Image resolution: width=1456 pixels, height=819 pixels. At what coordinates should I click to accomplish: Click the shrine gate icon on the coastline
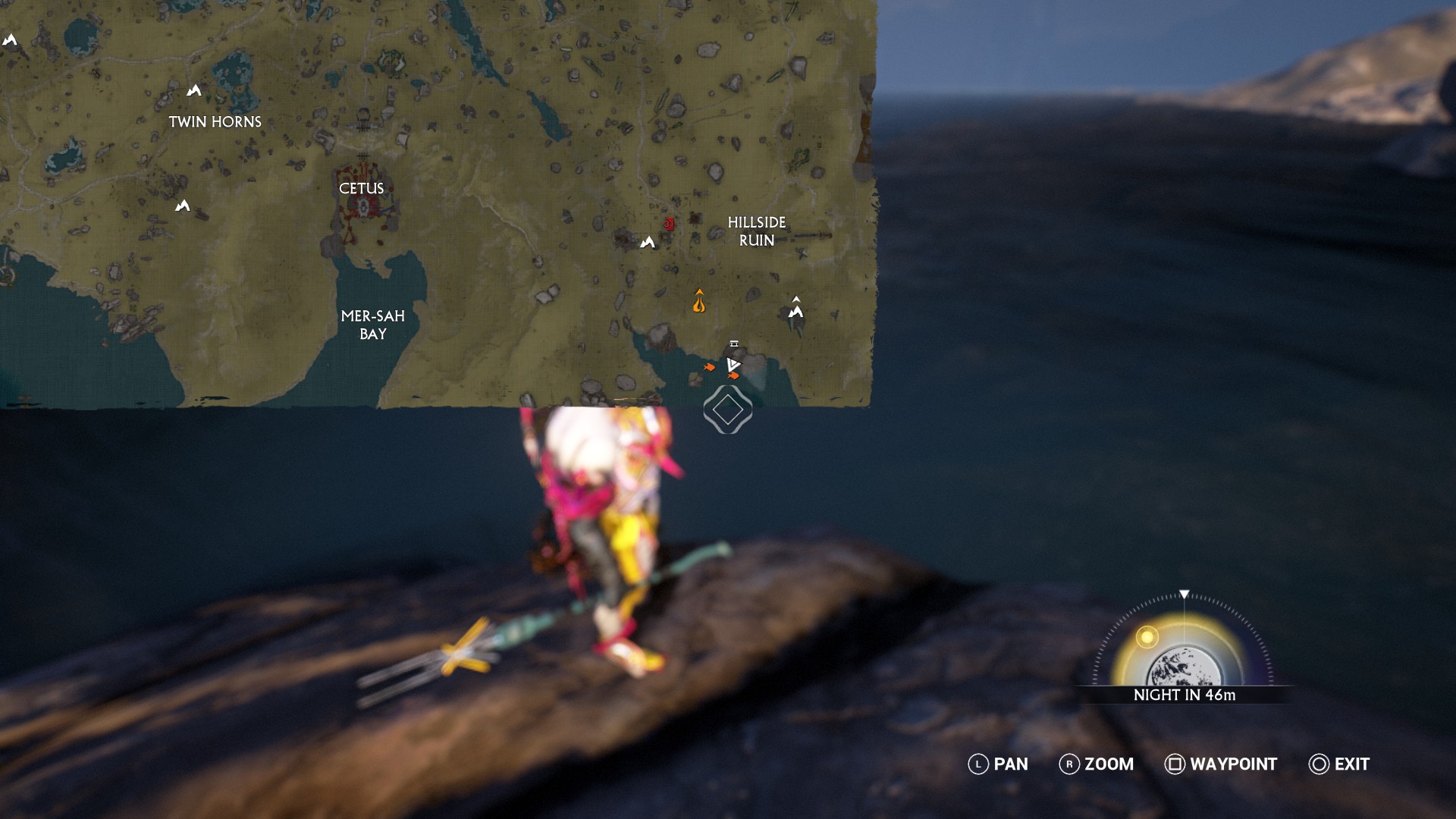[733, 344]
